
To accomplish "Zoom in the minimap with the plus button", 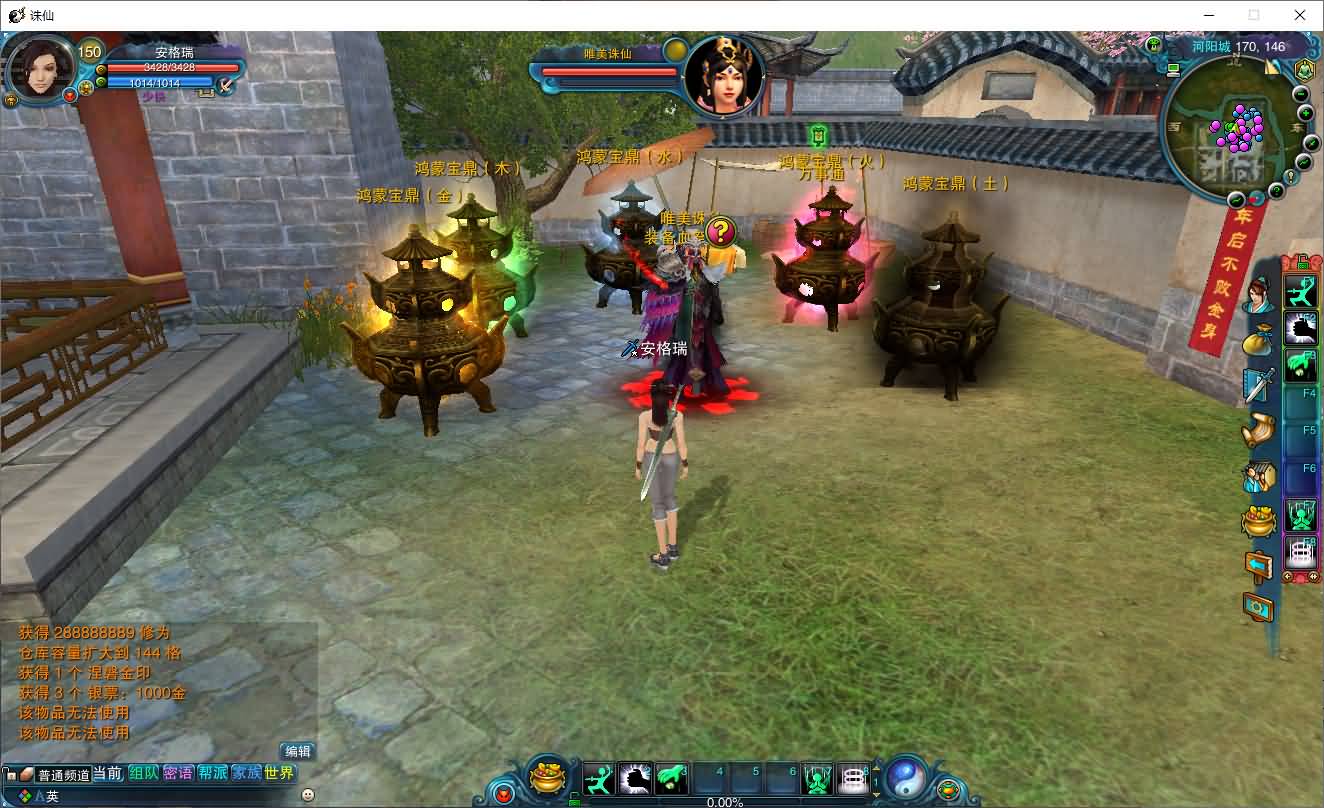I will coord(1306,114).
